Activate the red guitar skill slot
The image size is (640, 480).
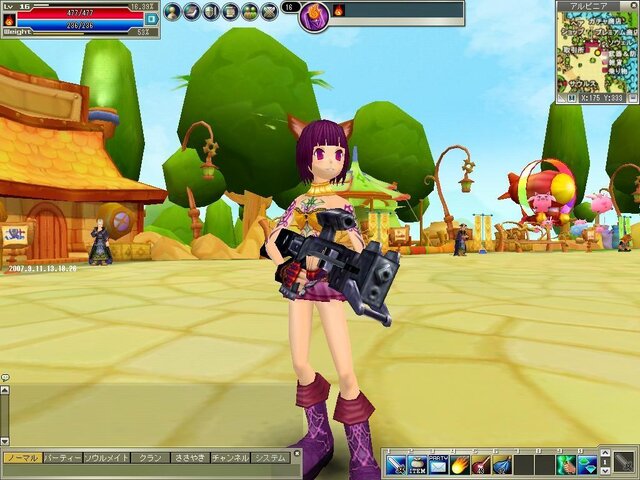coord(481,464)
